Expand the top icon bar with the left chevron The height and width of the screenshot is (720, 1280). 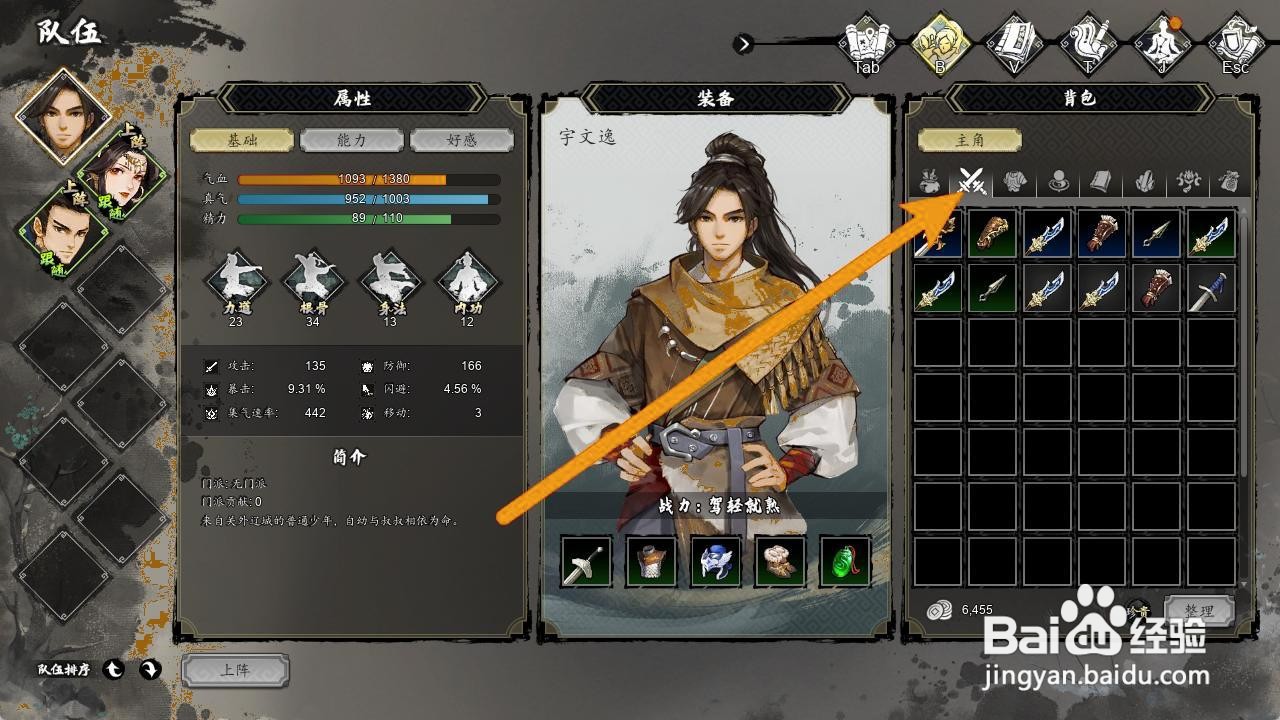tap(745, 44)
